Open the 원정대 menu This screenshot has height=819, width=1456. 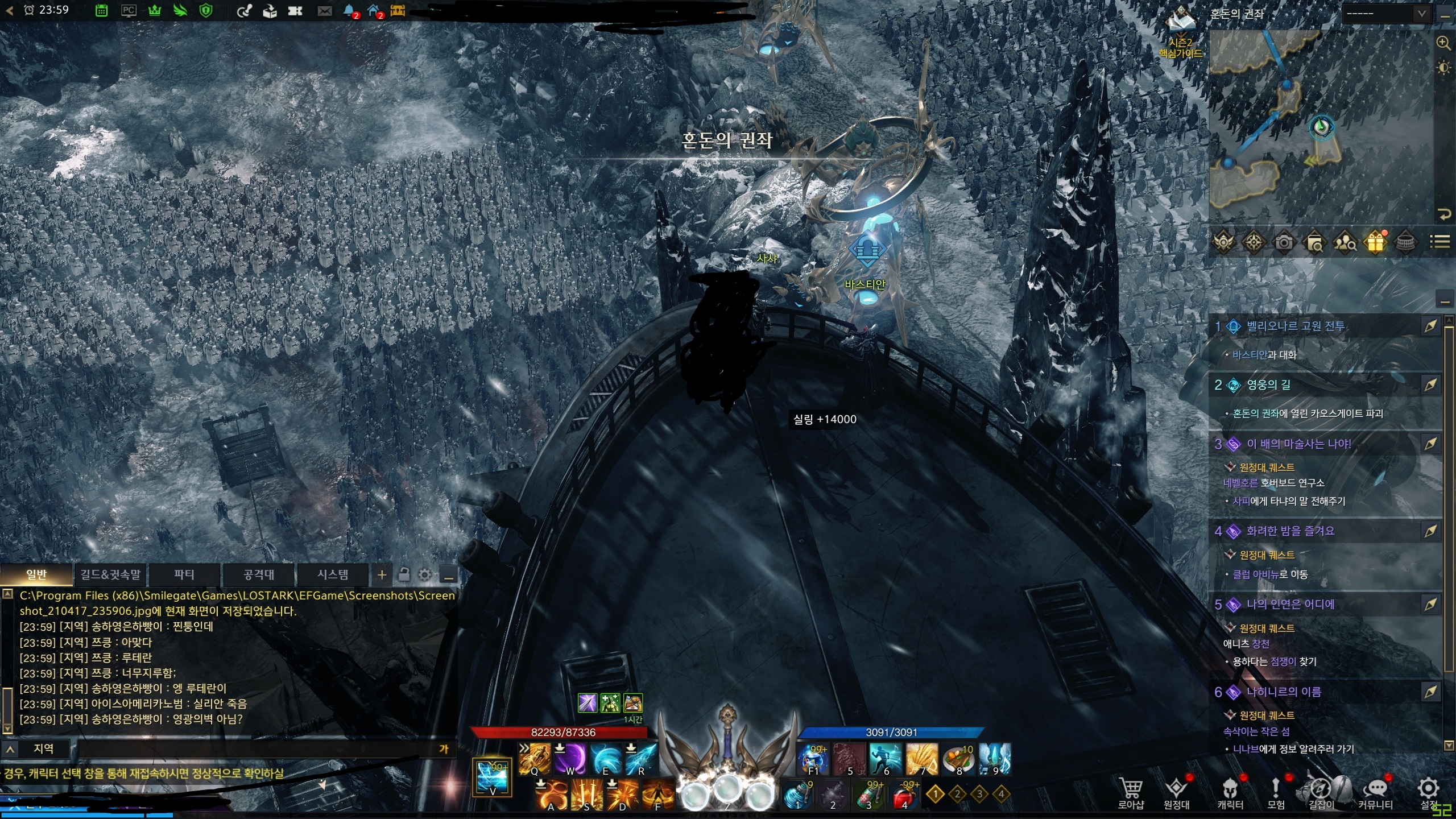pos(1176,792)
